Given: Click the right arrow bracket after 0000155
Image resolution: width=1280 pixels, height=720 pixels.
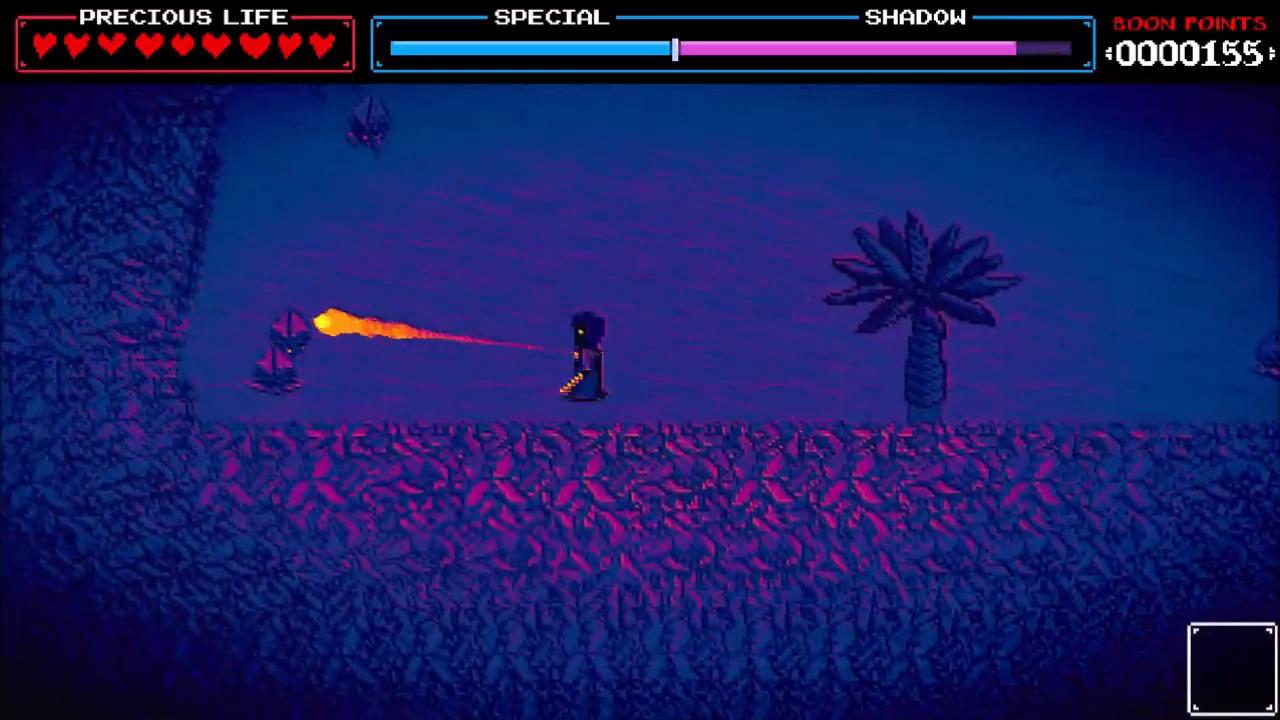Looking at the screenshot, I should 1272,55.
